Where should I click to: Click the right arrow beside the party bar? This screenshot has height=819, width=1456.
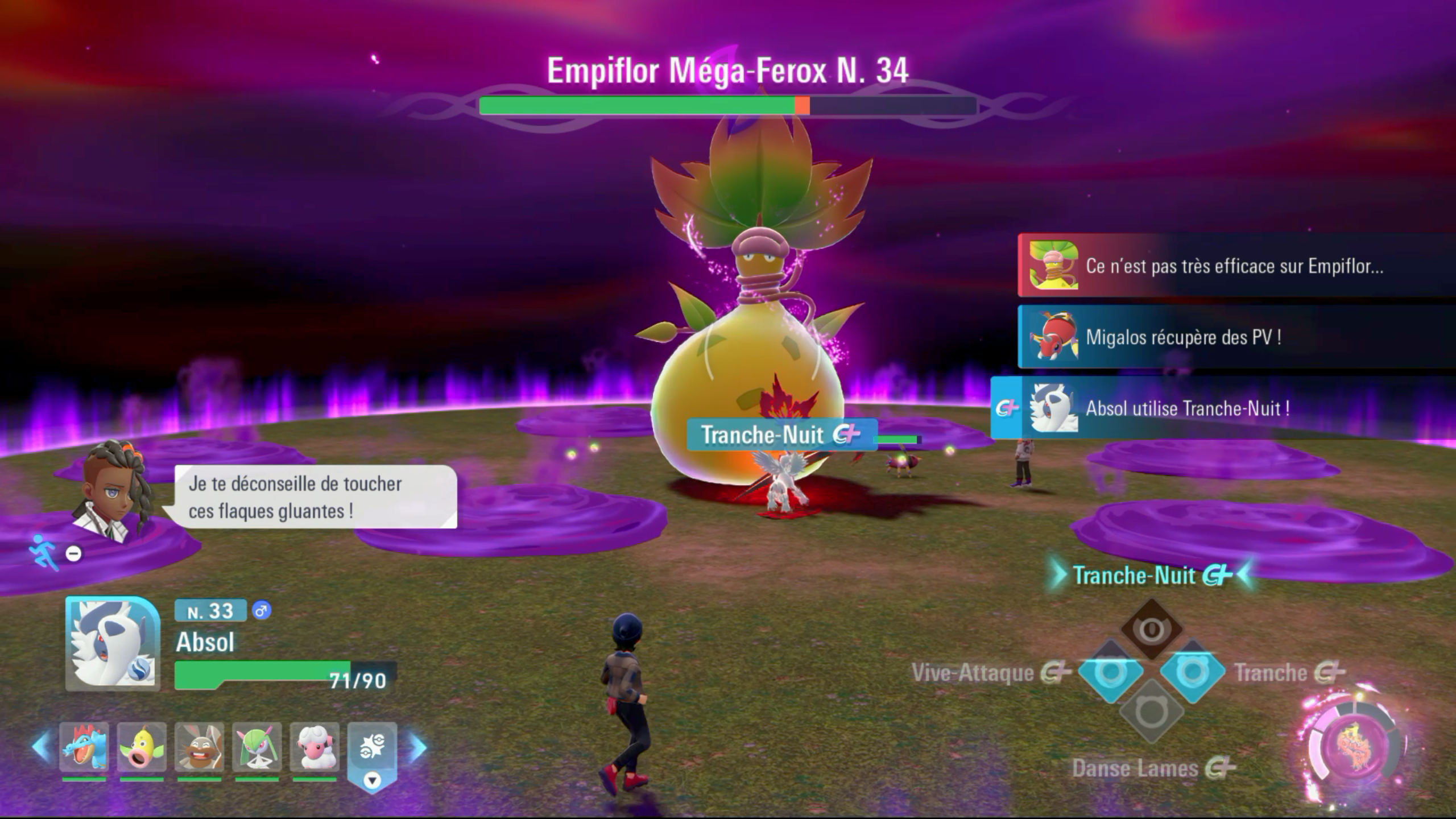pyautogui.click(x=418, y=748)
